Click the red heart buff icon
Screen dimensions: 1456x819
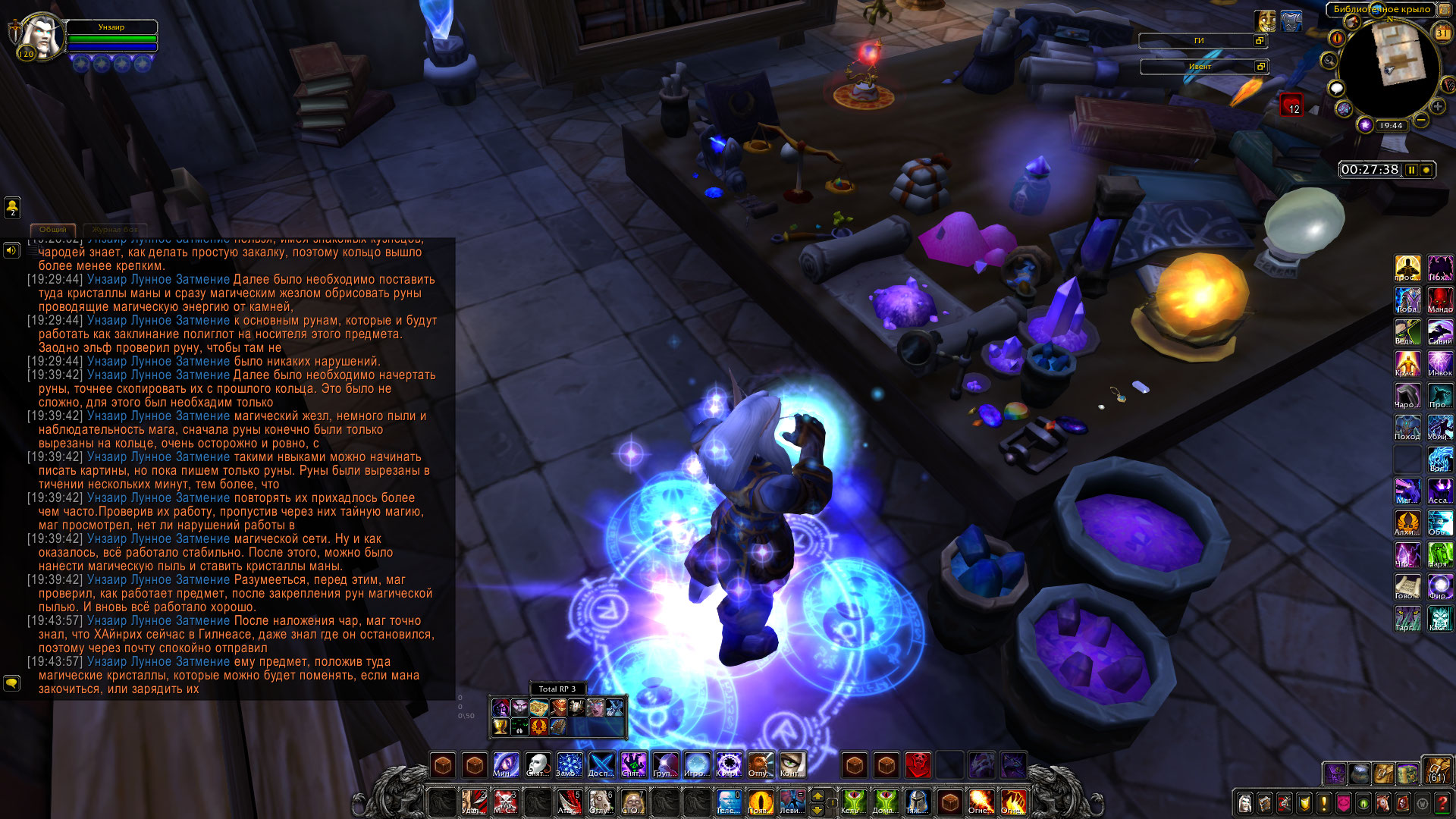pyautogui.click(x=1291, y=104)
